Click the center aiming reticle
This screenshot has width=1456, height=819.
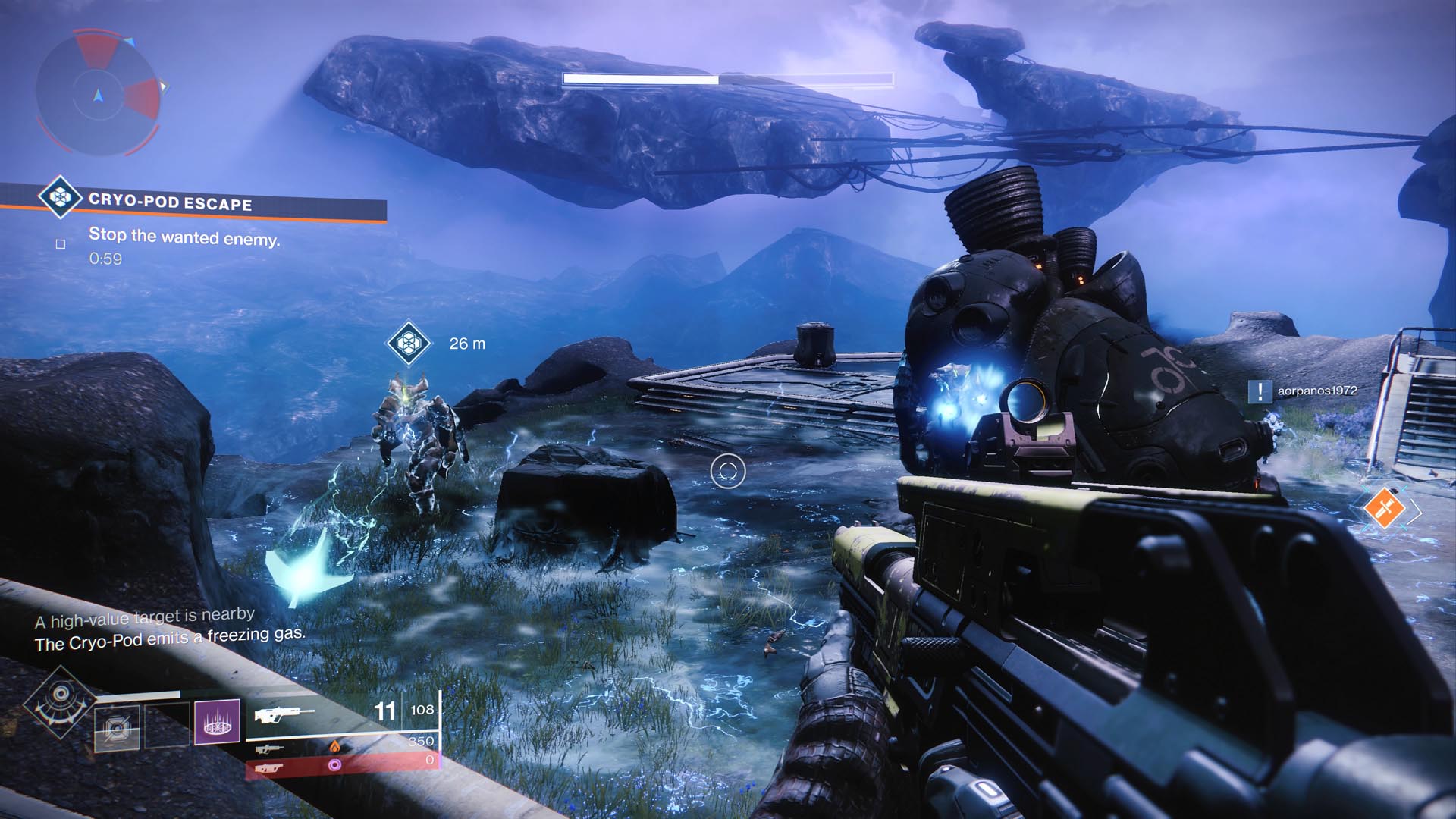[727, 470]
